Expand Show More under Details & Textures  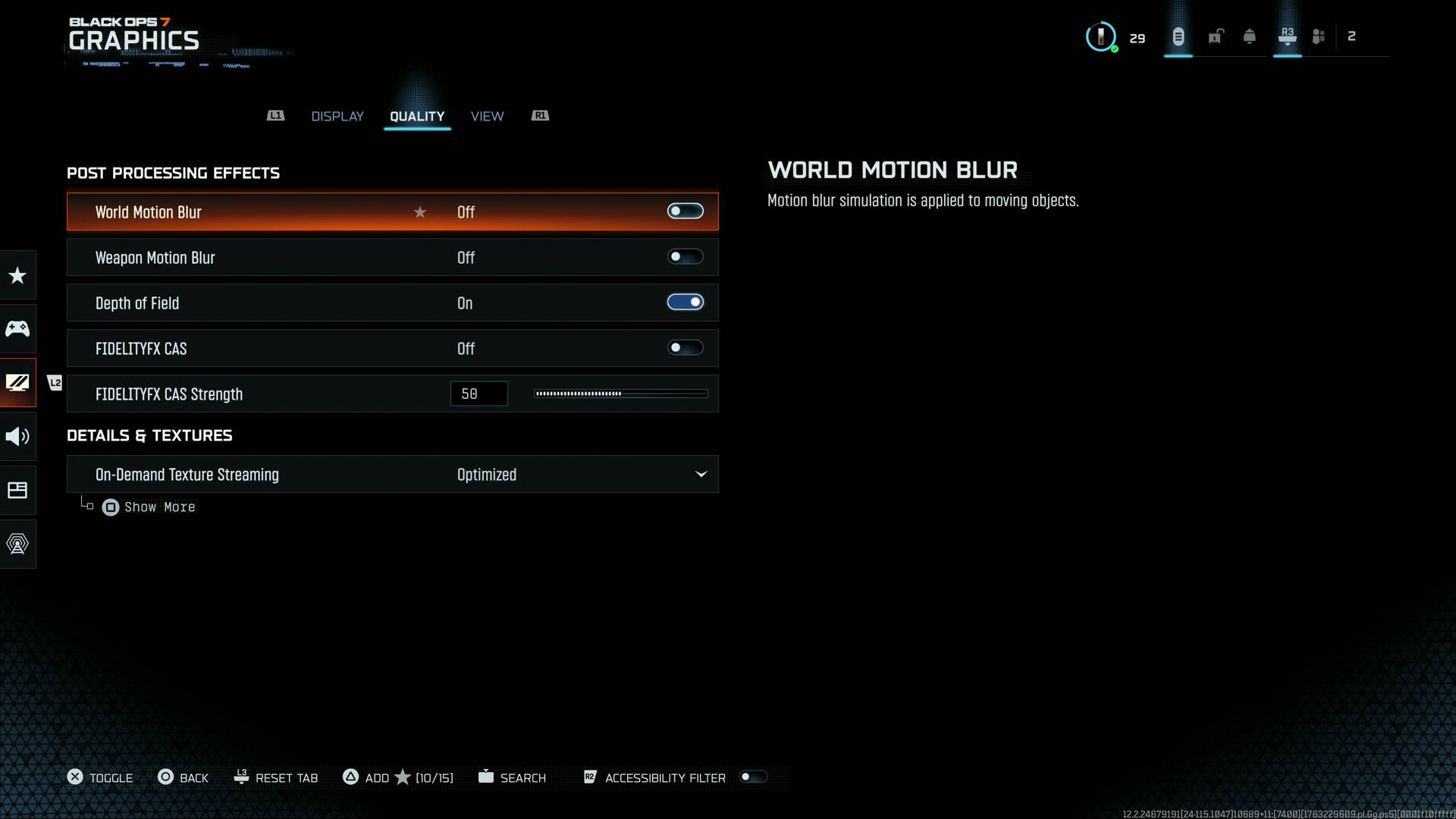point(149,507)
